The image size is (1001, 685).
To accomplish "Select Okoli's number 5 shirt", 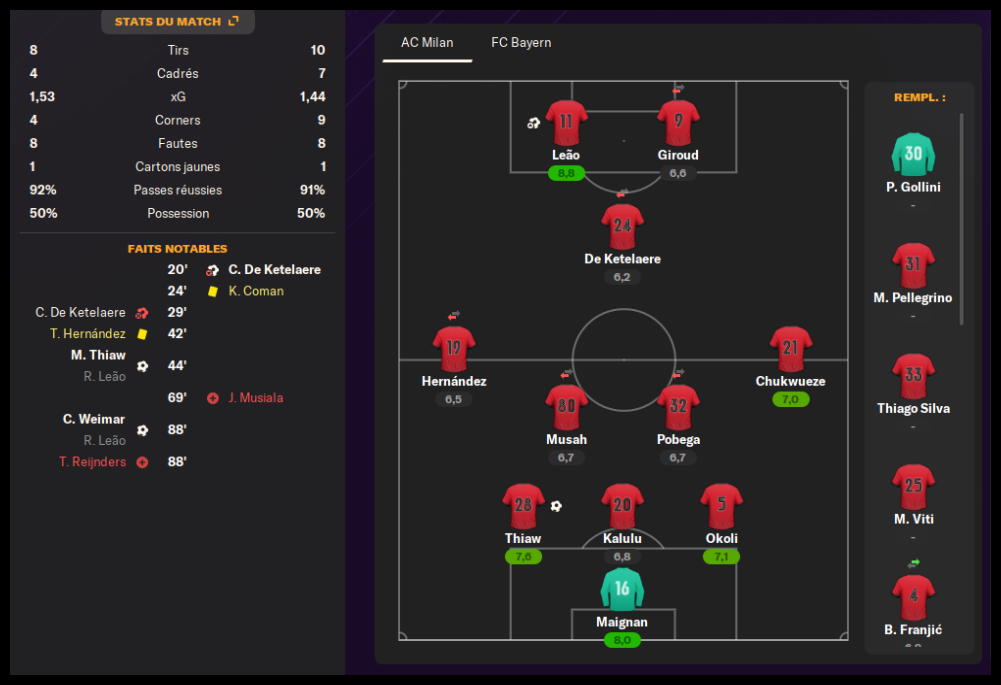I will (x=721, y=507).
